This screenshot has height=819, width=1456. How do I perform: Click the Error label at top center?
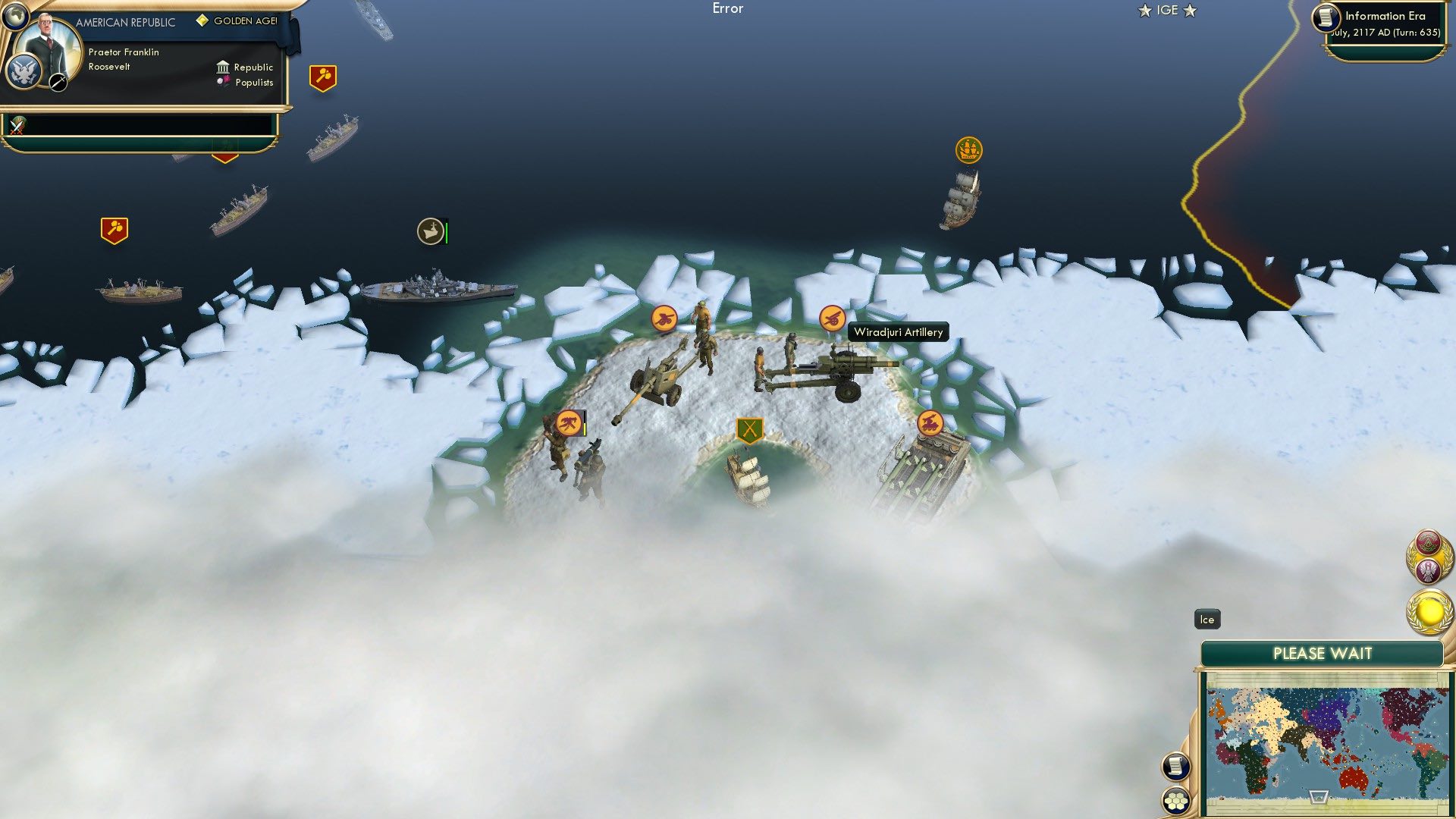[729, 9]
